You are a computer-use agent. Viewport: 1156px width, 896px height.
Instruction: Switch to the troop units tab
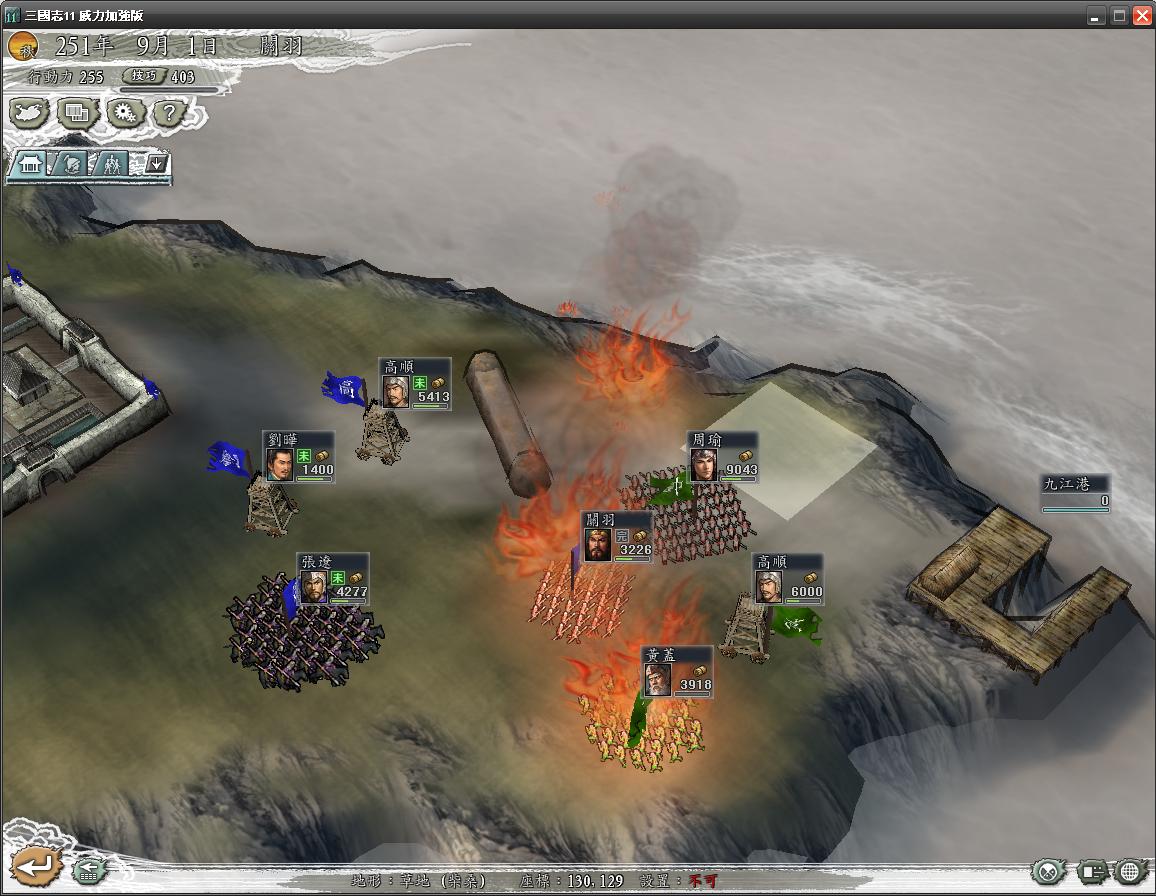tap(112, 164)
